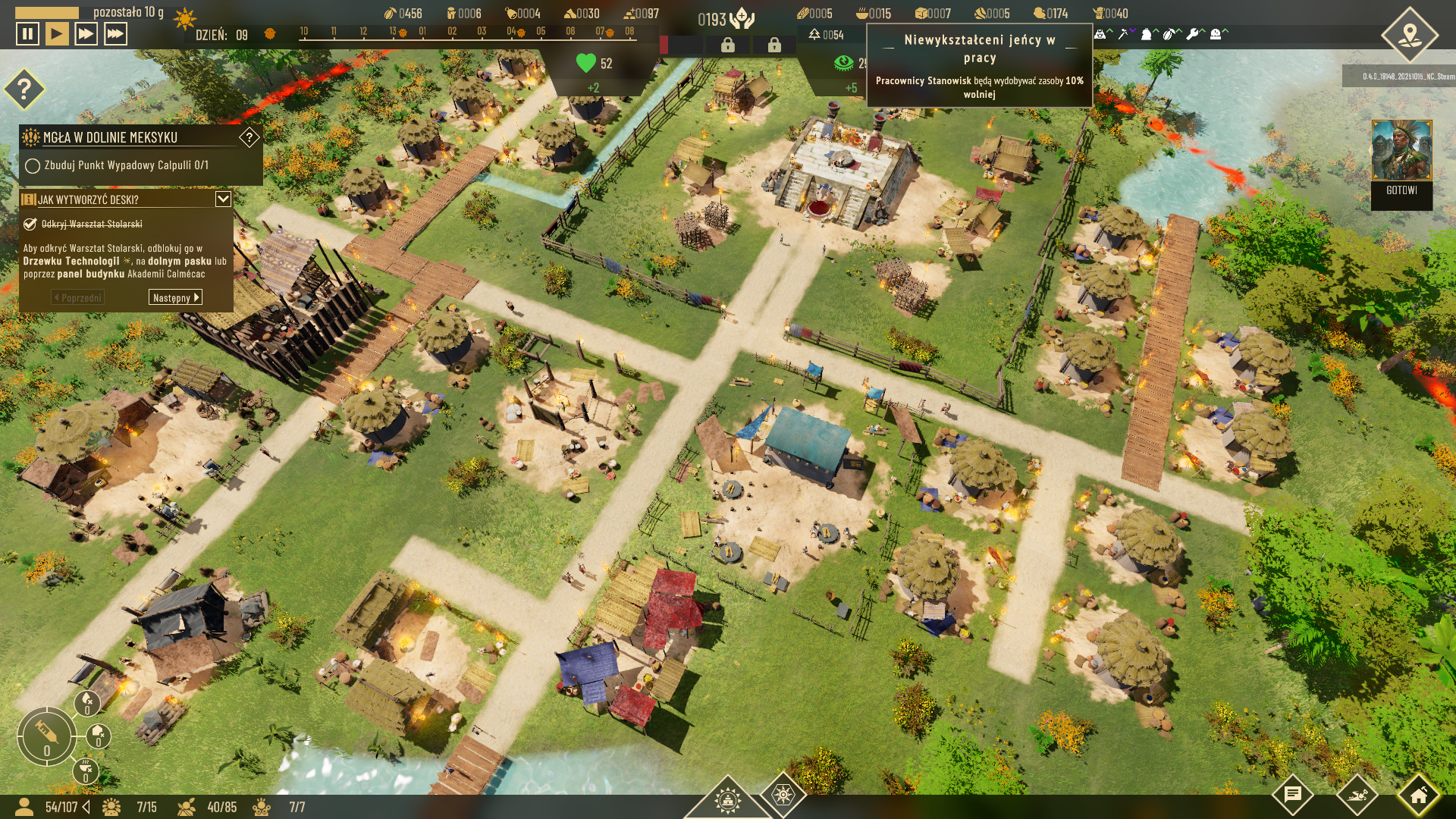The width and height of the screenshot is (1456, 819).
Task: Set game speed to normal play
Action: tap(57, 34)
